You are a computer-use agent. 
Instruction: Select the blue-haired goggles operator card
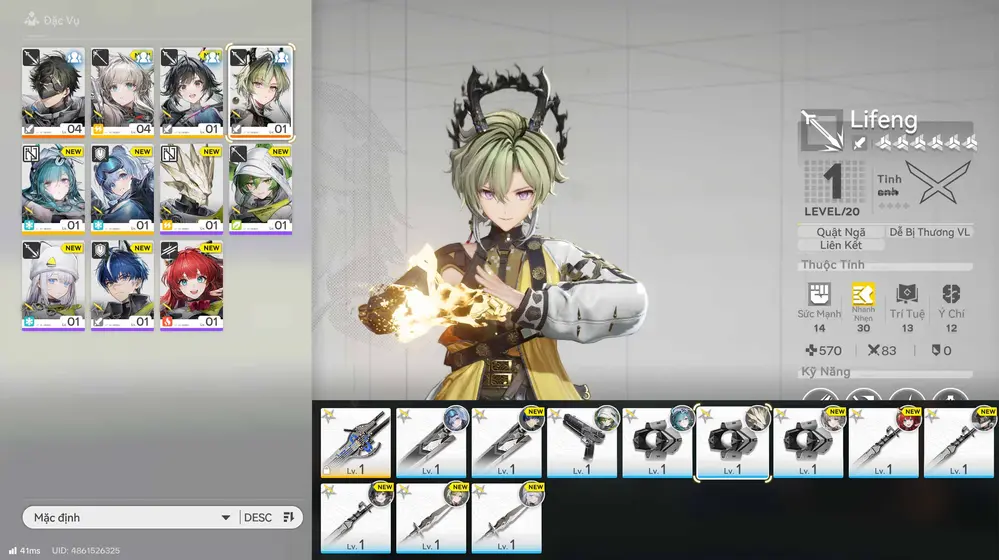click(122, 188)
